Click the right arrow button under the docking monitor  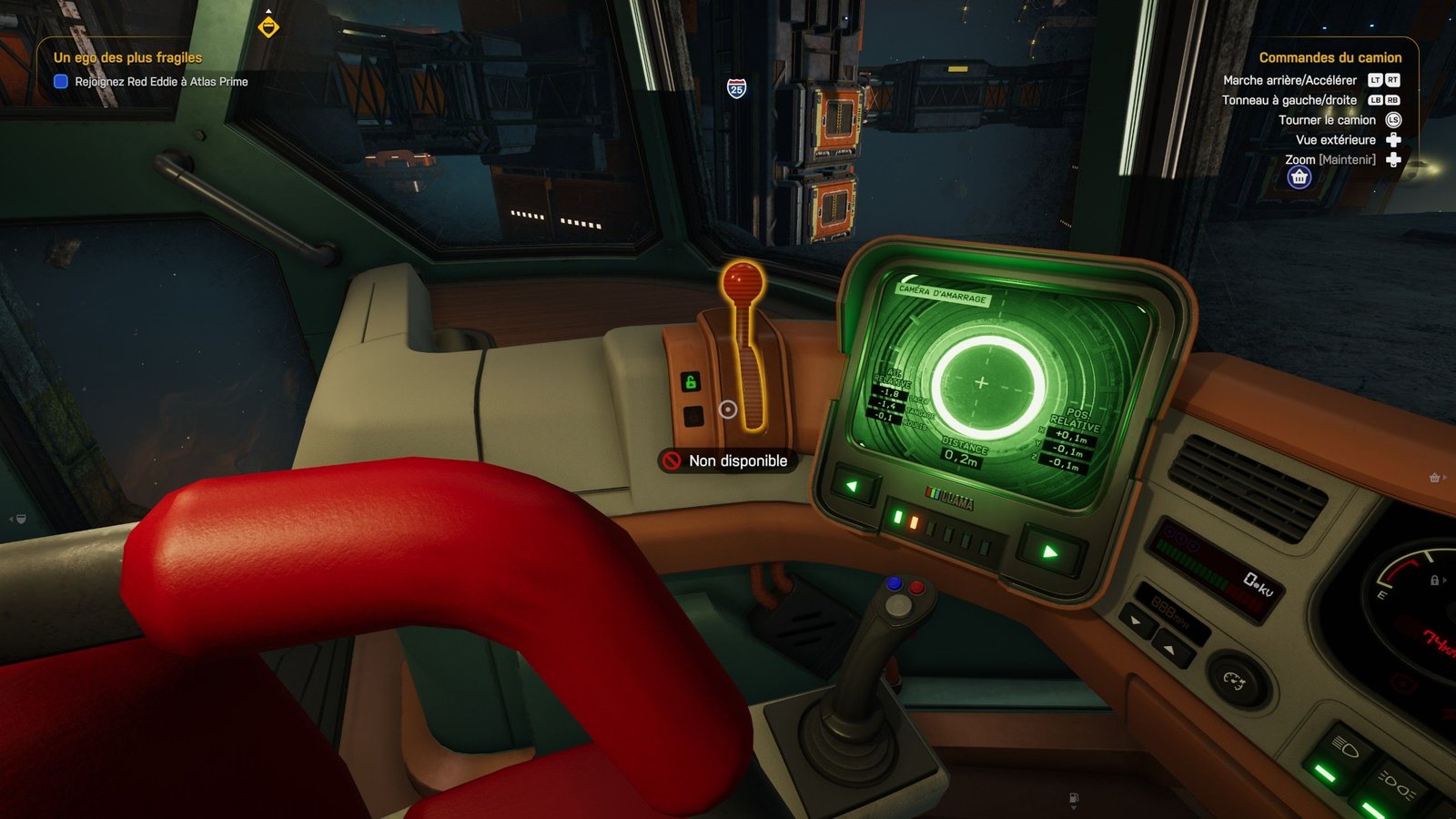point(1049,551)
